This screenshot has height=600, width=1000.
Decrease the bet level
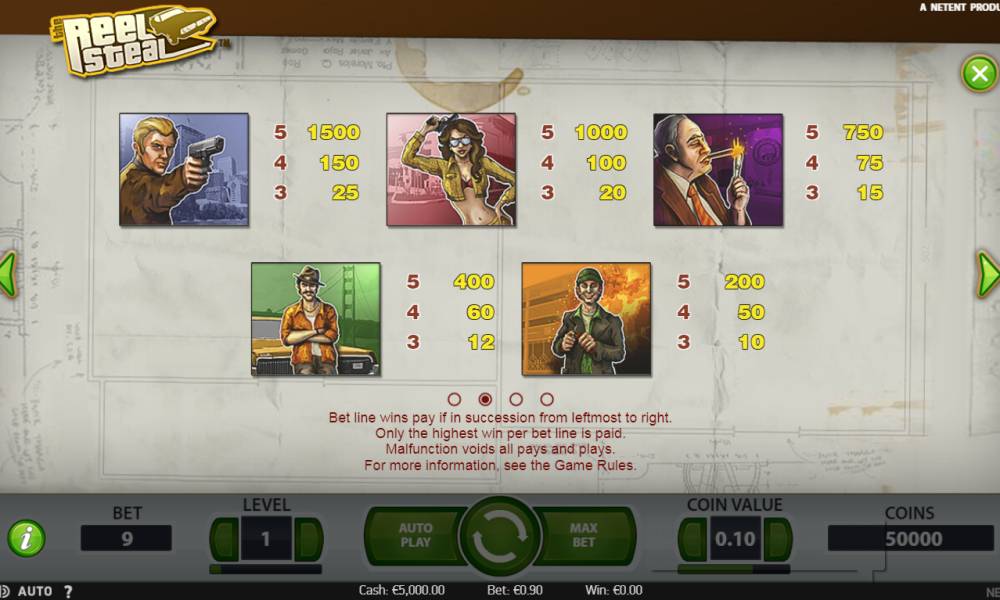click(x=222, y=539)
